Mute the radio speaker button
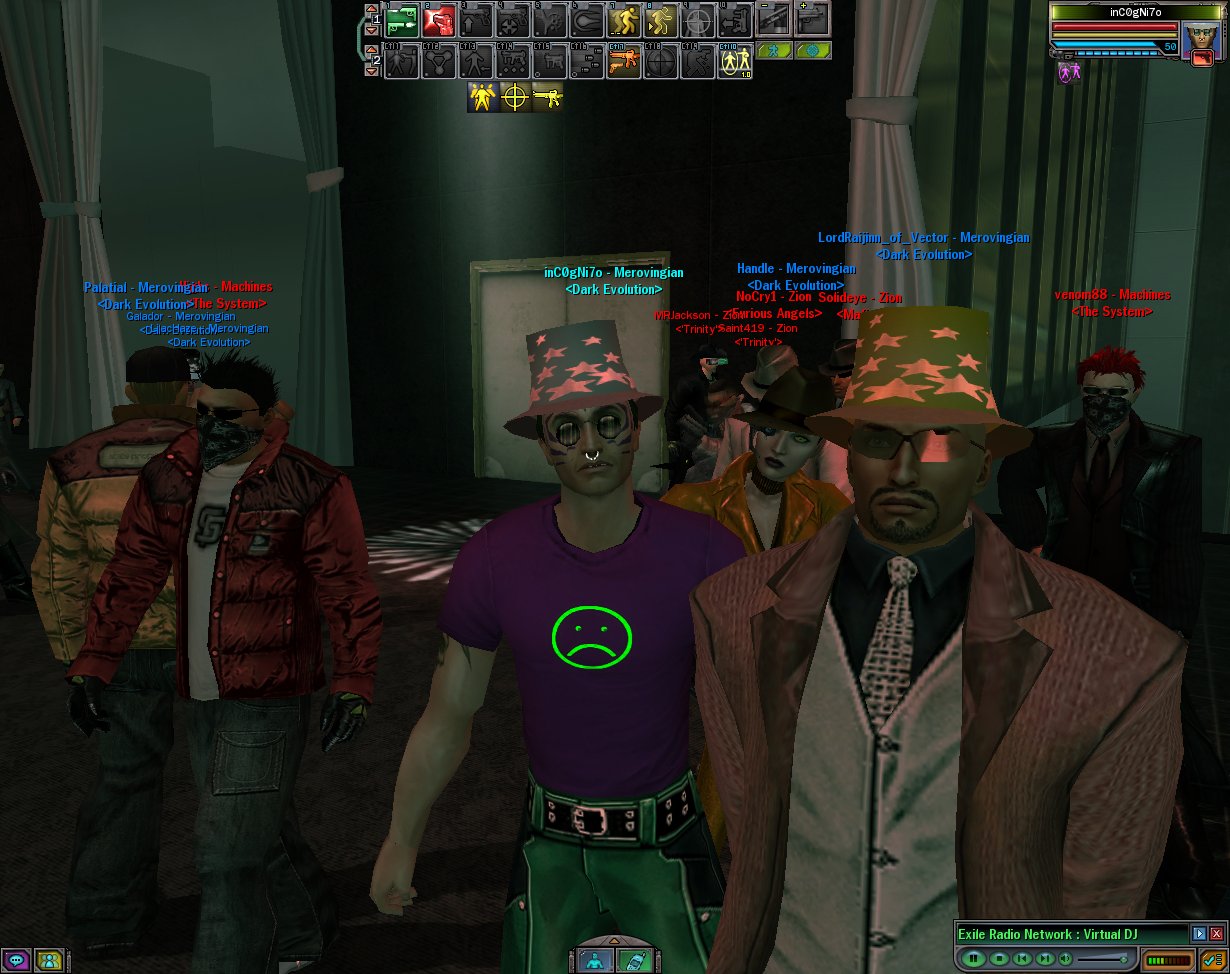The width and height of the screenshot is (1230, 974). coord(1066,959)
